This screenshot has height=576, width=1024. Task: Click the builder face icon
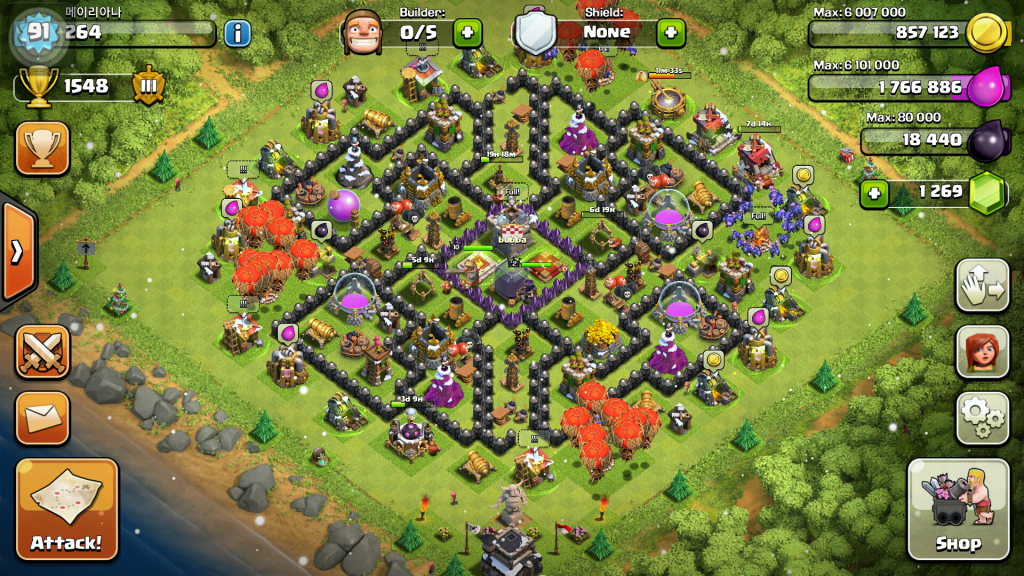pos(363,32)
